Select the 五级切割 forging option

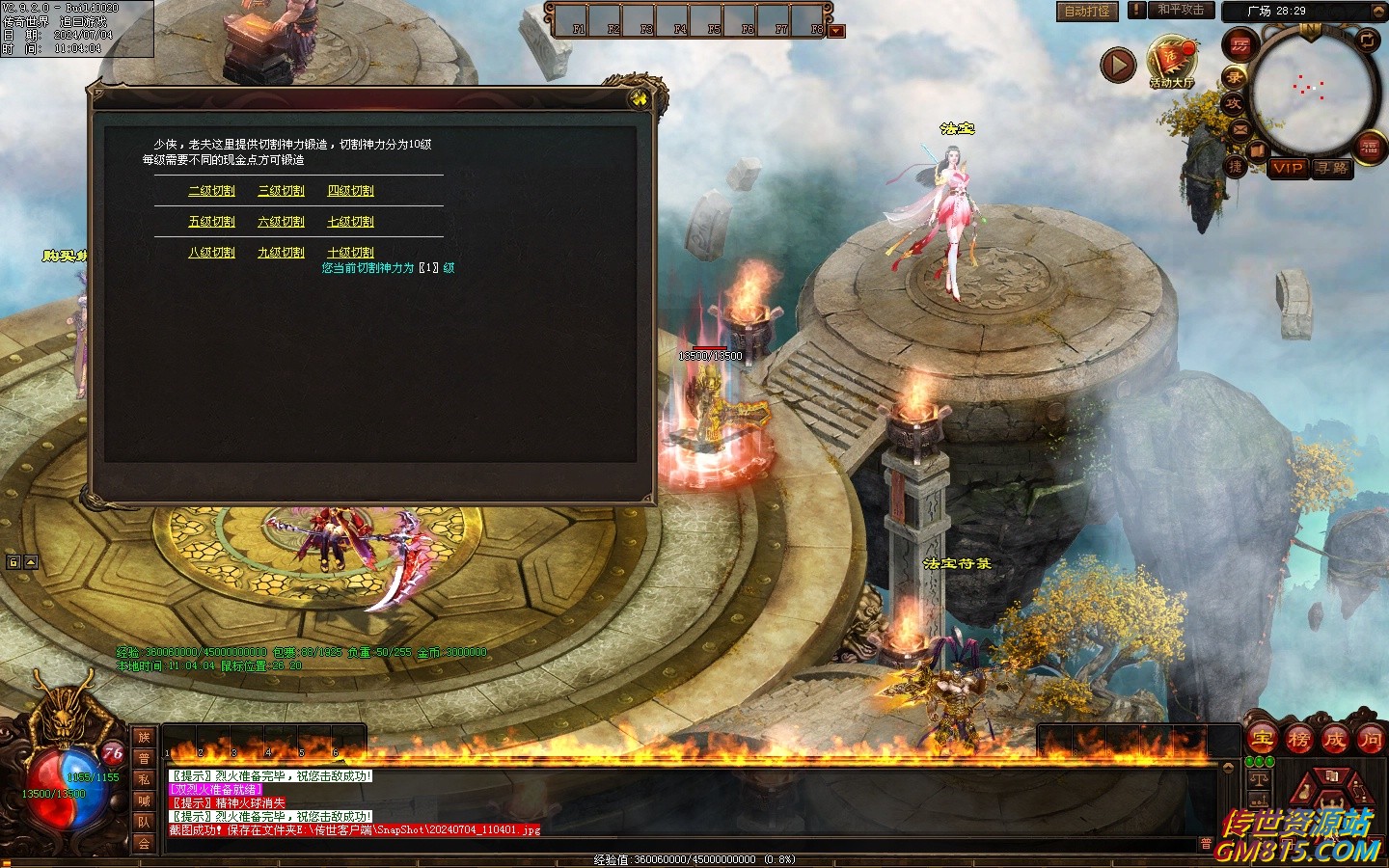point(211,222)
